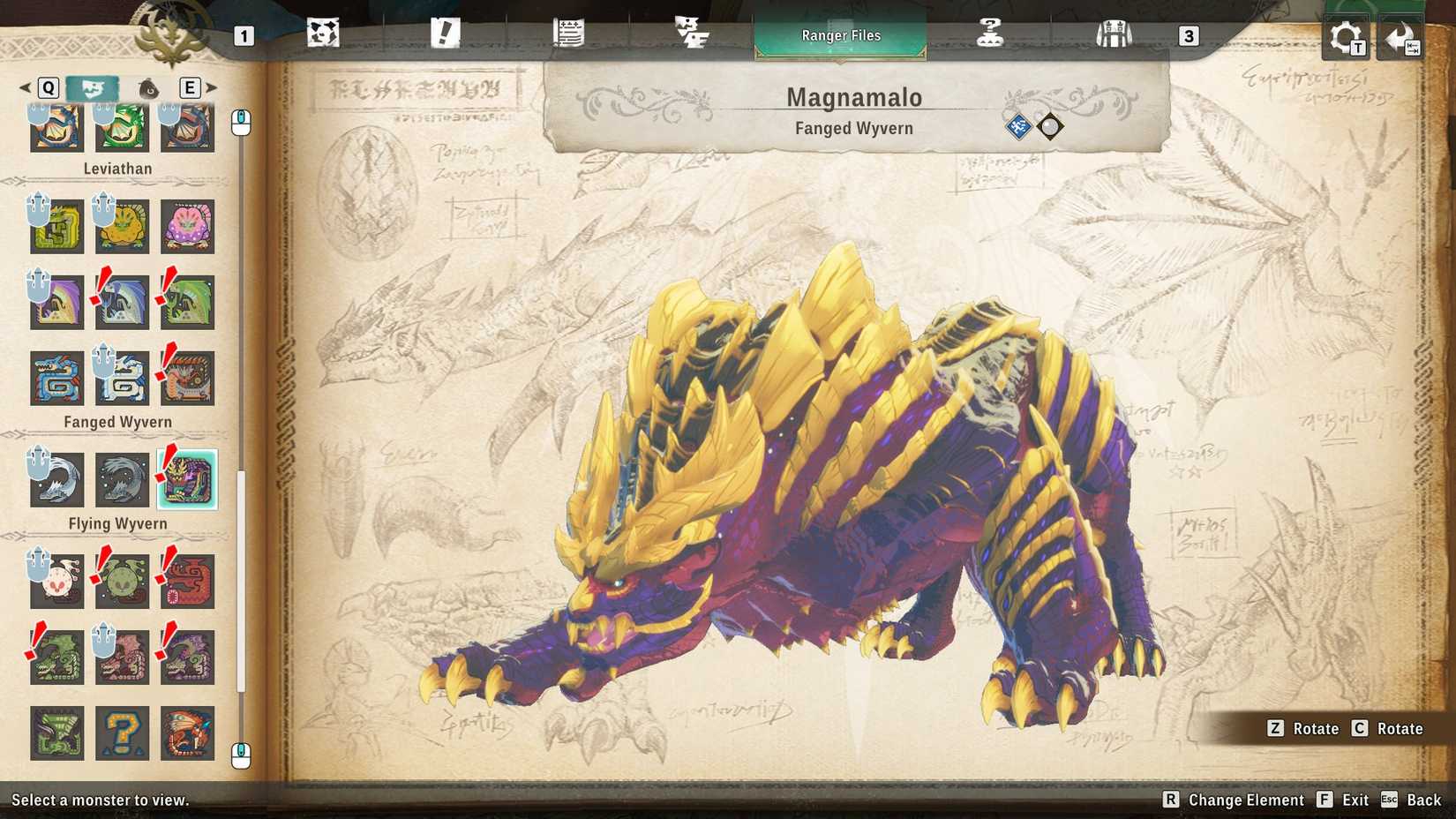Click the back arrow icon beside the settings gear
Viewport: 1456px width, 819px height.
(x=1400, y=34)
